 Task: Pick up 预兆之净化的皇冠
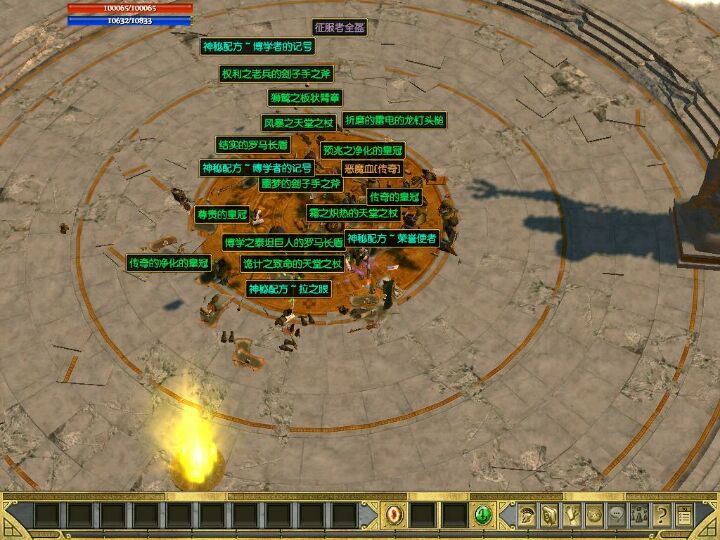pos(361,151)
